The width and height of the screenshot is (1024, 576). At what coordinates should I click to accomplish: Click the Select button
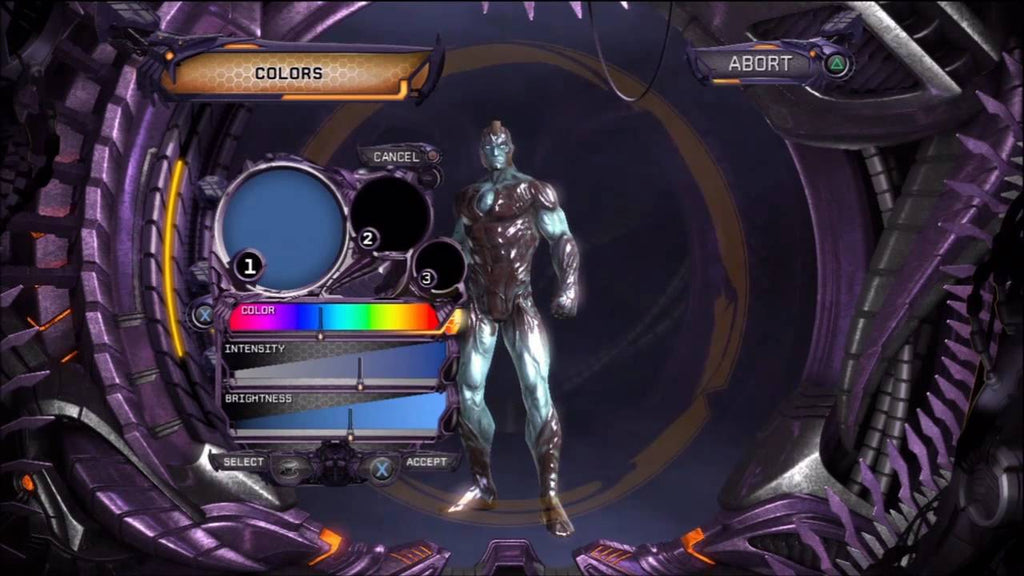click(245, 462)
